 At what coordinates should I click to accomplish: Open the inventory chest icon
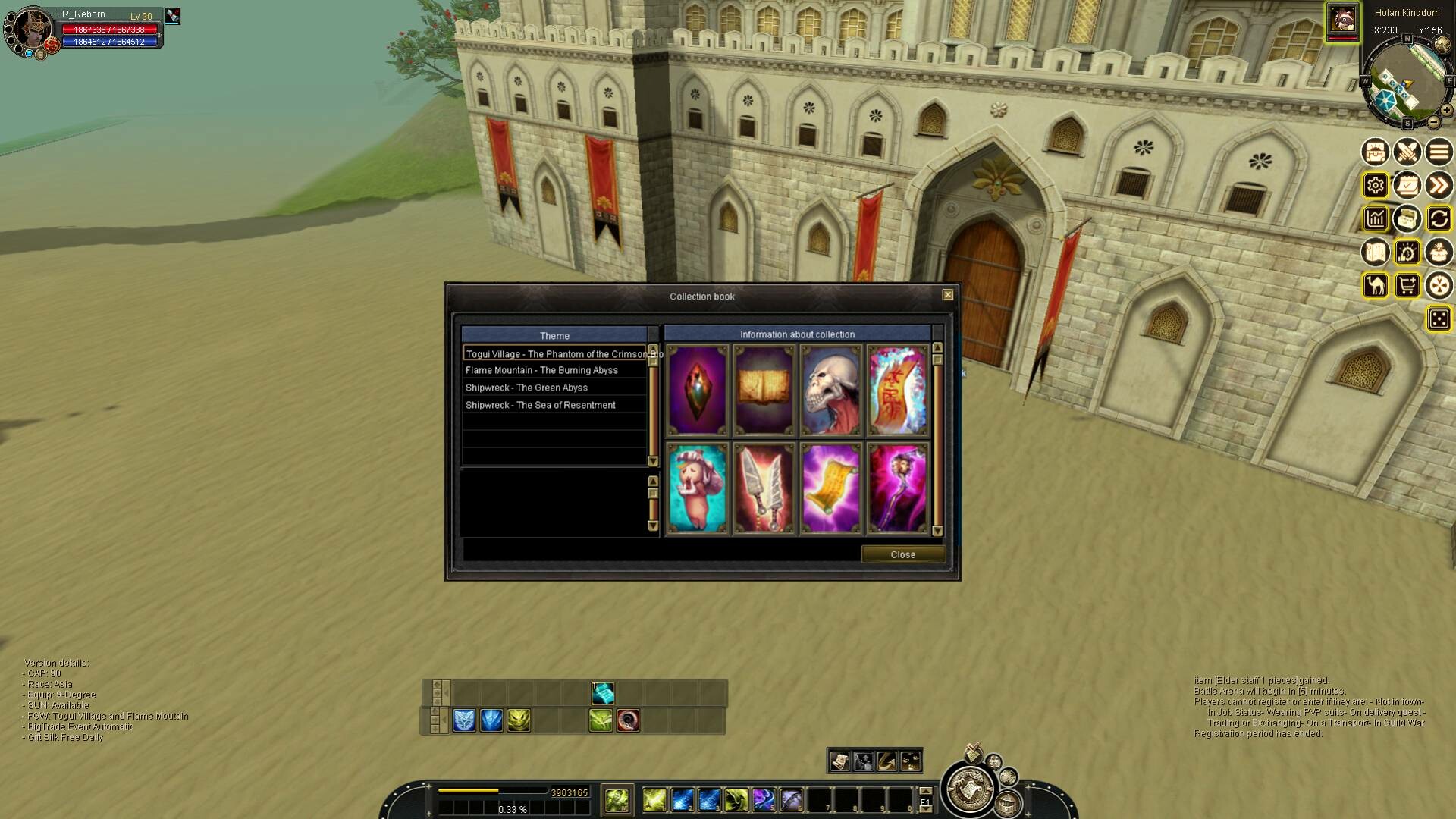[1375, 152]
